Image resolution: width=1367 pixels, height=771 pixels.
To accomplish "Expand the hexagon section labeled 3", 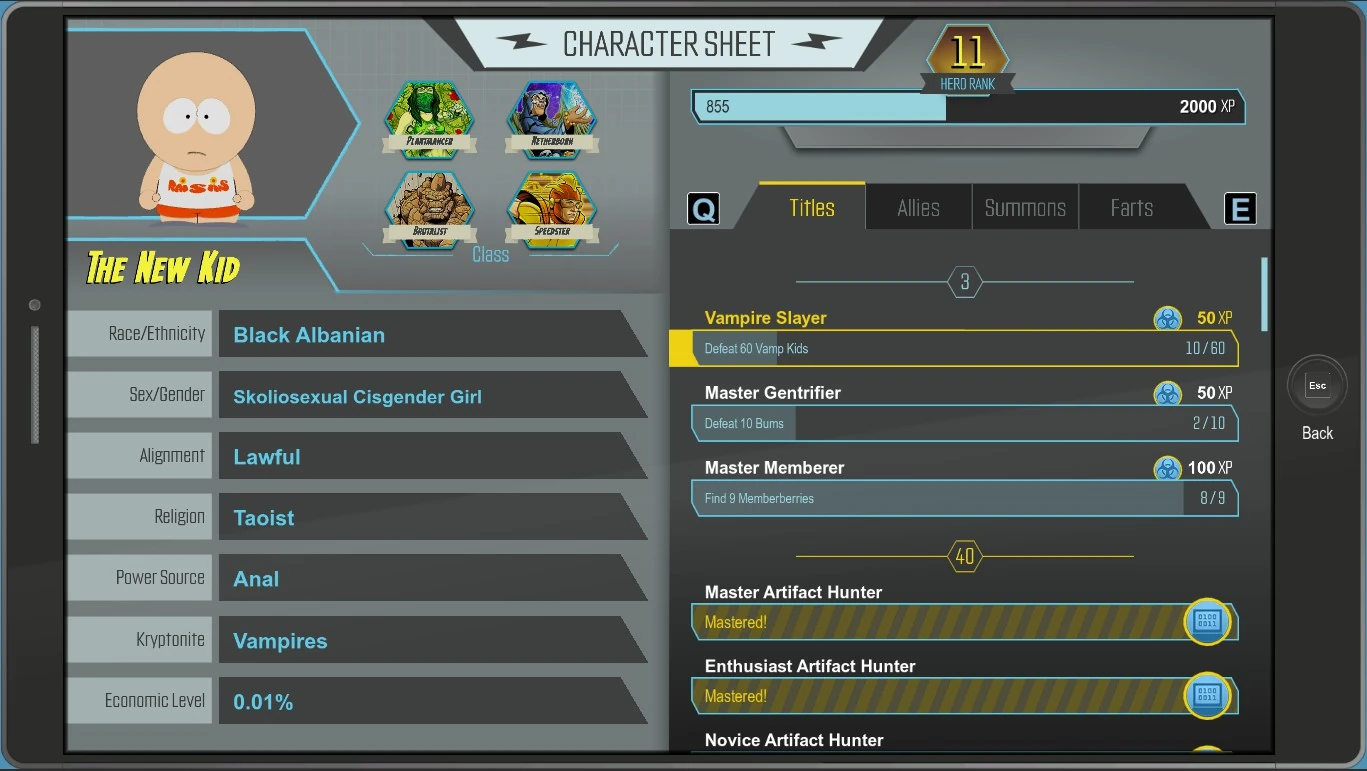I will point(964,281).
